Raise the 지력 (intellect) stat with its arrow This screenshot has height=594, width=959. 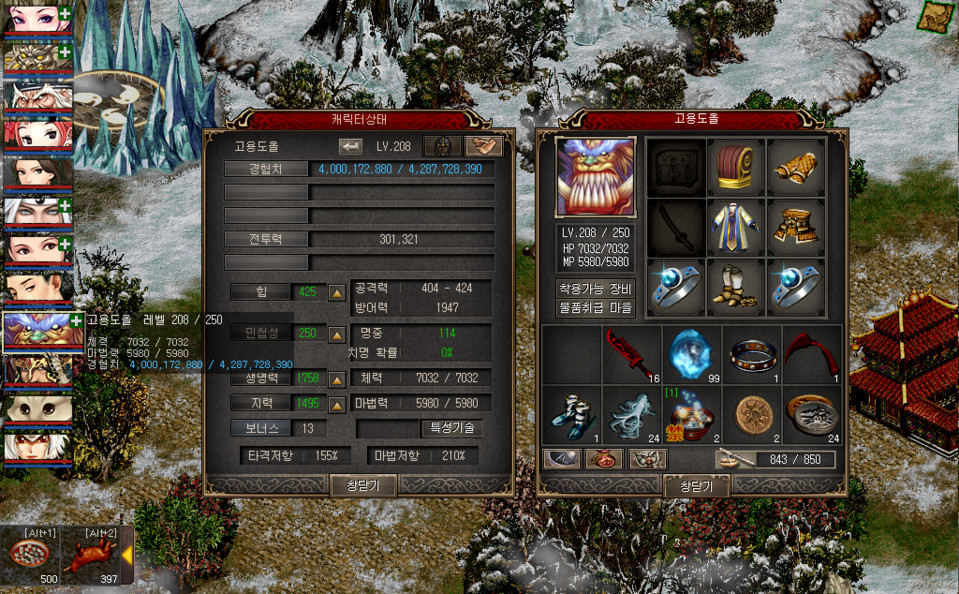[x=337, y=403]
